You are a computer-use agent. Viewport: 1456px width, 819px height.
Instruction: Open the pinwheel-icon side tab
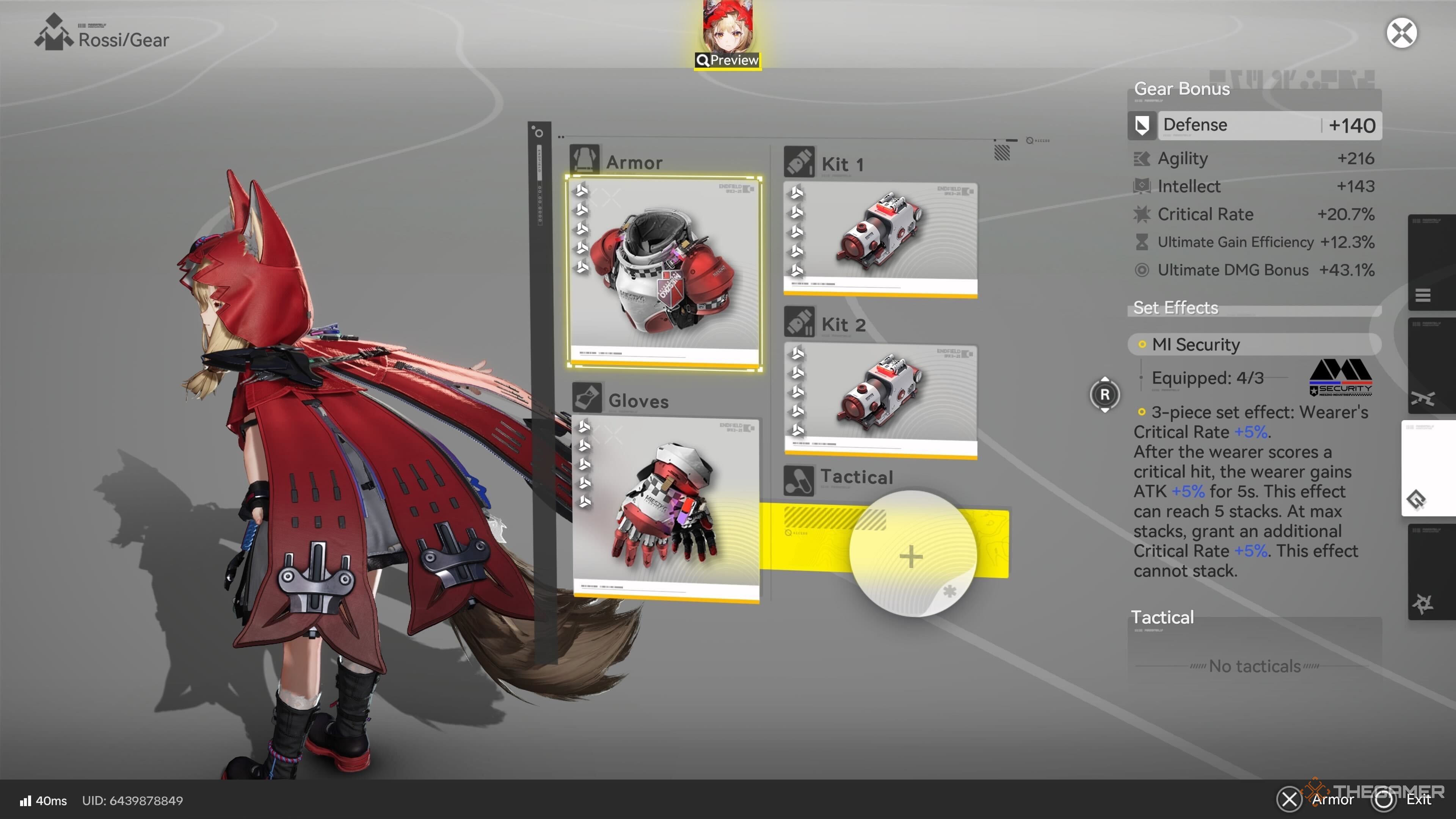[x=1423, y=604]
